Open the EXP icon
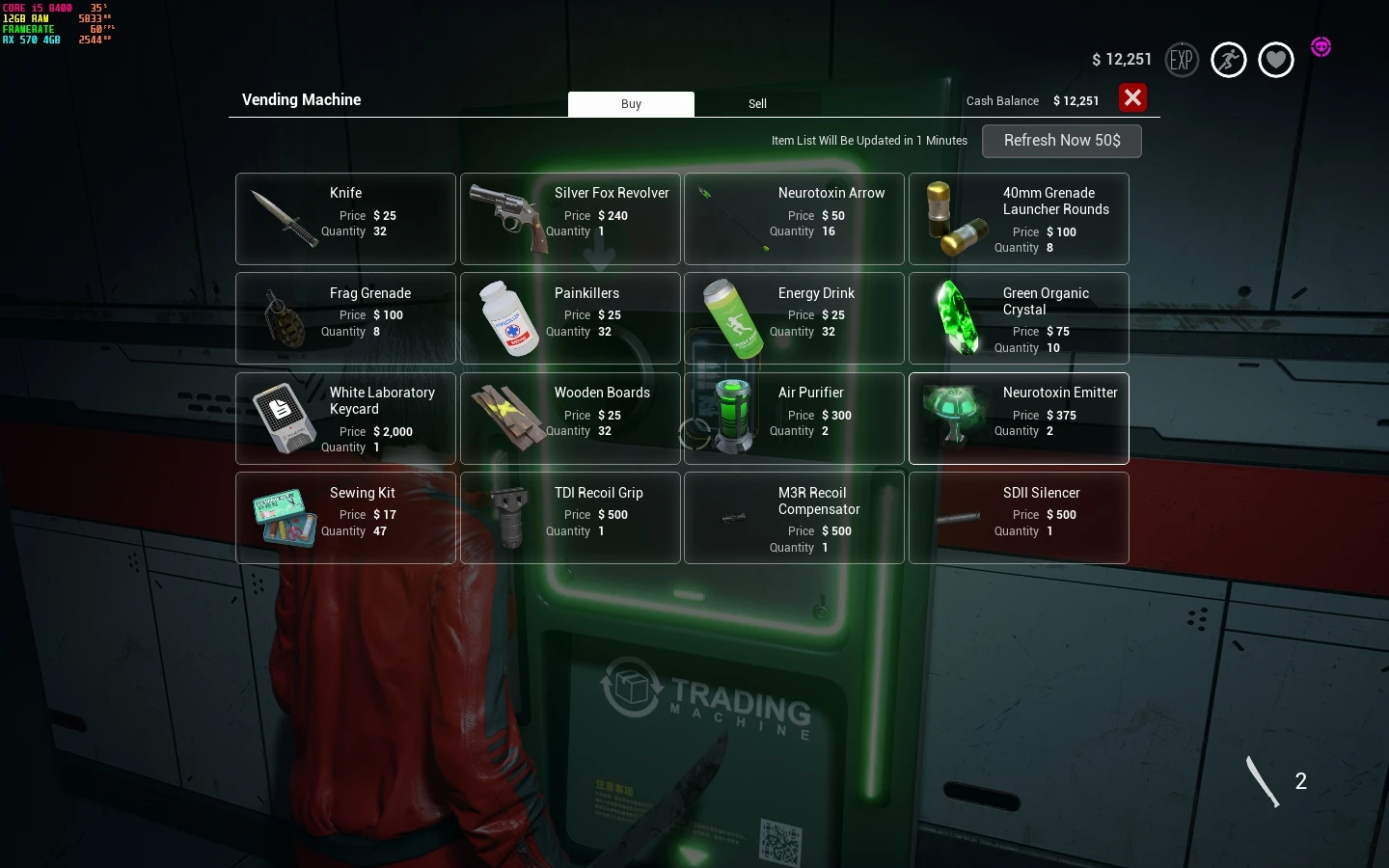The height and width of the screenshot is (868, 1389). [1182, 60]
